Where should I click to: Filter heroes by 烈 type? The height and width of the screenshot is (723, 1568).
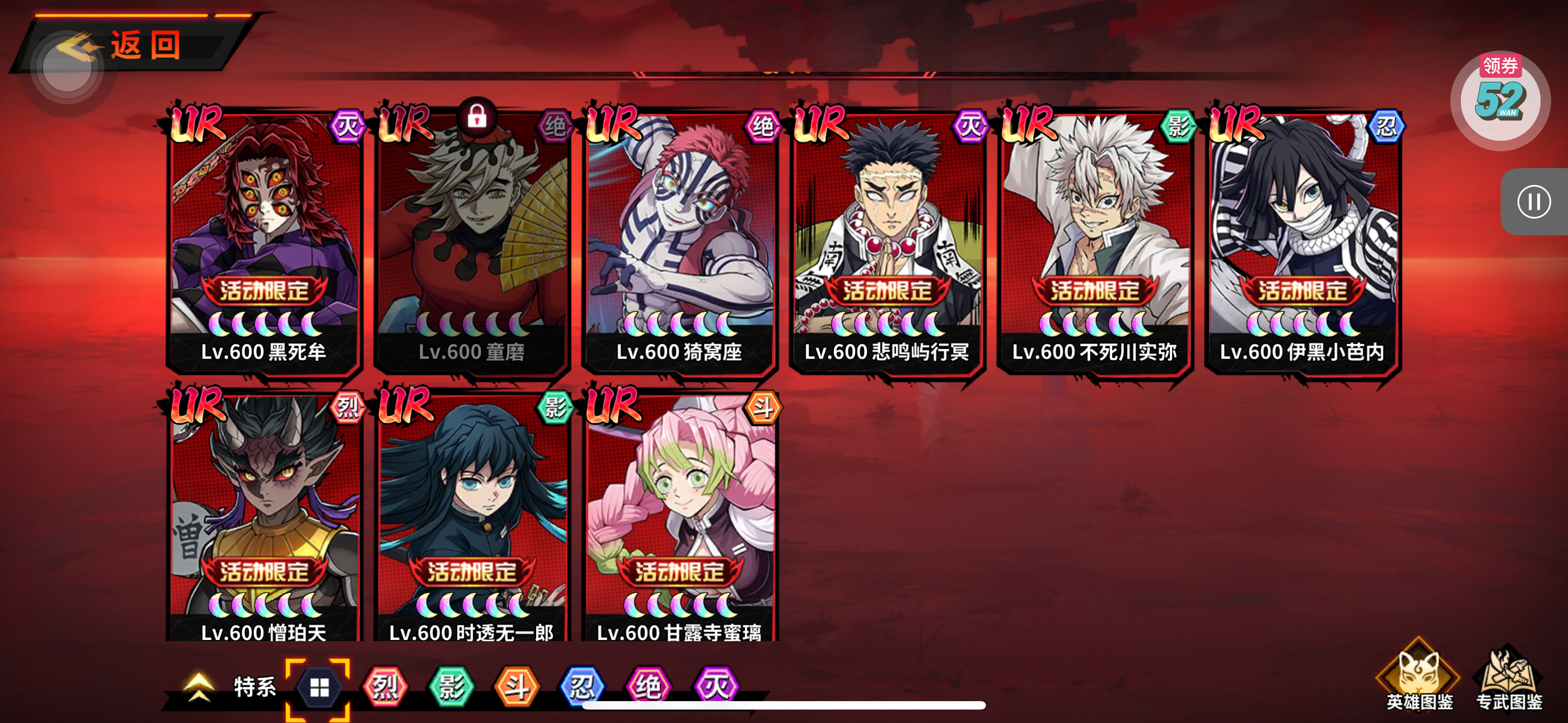click(x=385, y=688)
